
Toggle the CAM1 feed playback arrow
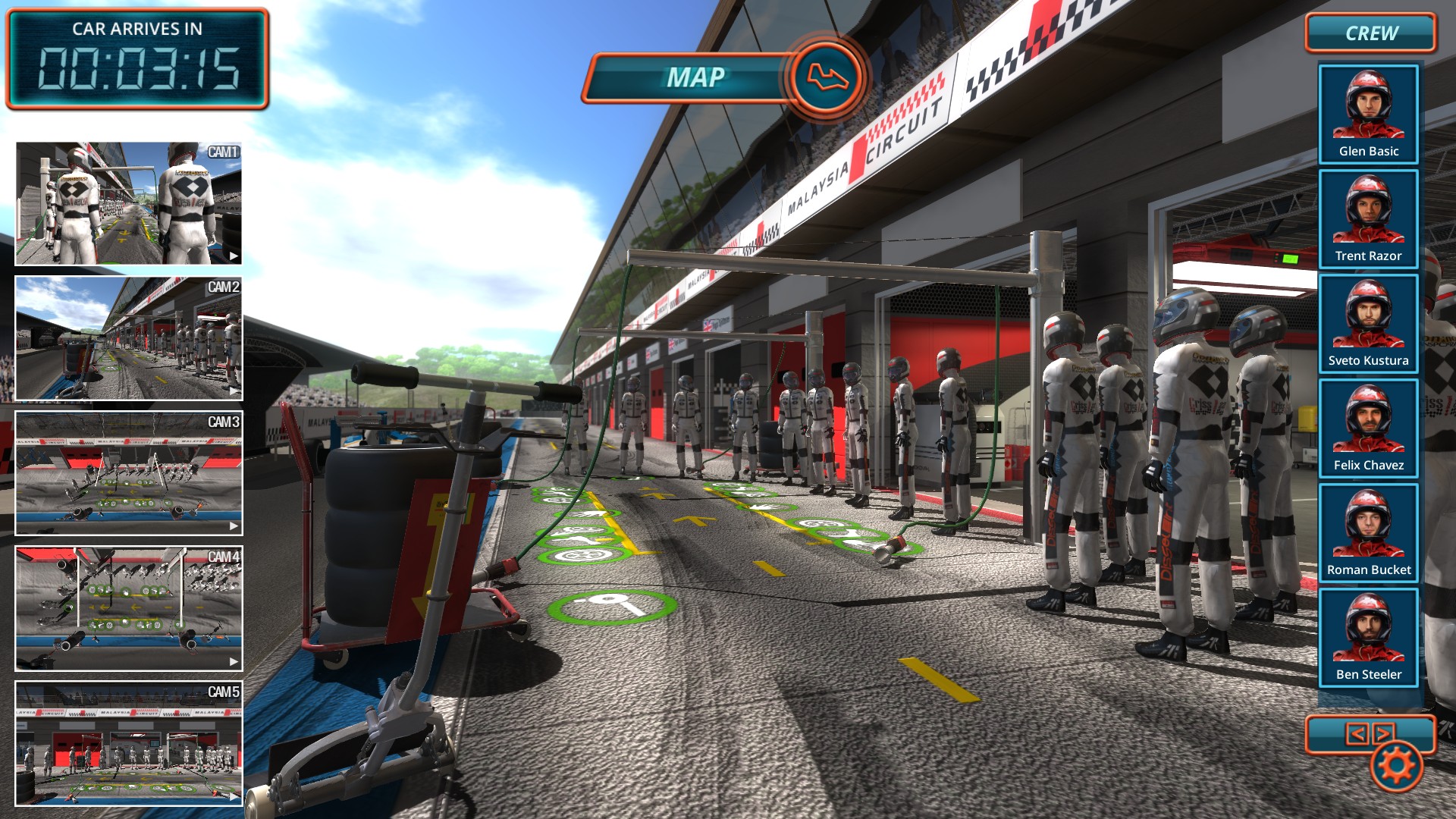pos(233,256)
